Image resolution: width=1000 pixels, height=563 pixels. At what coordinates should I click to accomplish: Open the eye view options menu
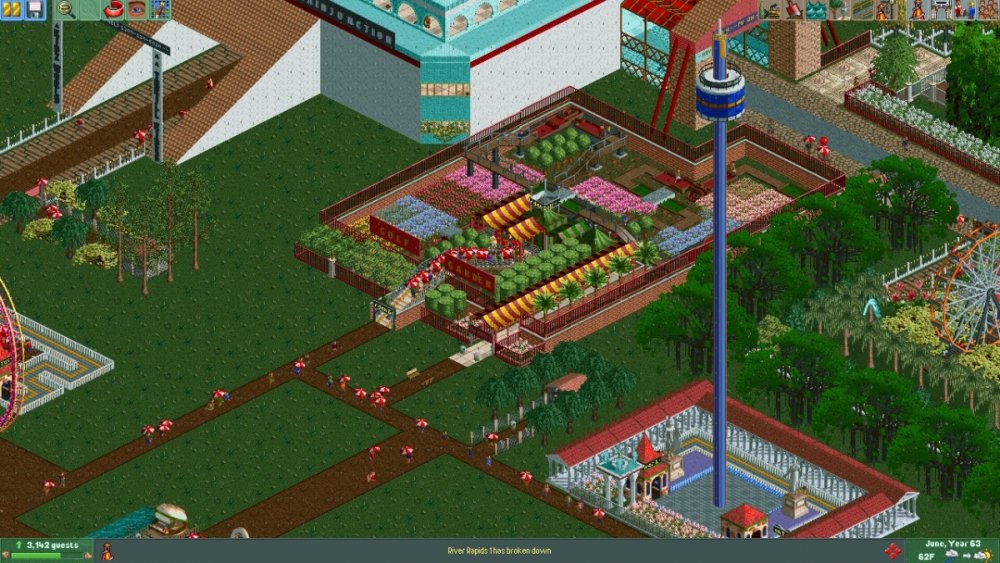click(x=136, y=10)
